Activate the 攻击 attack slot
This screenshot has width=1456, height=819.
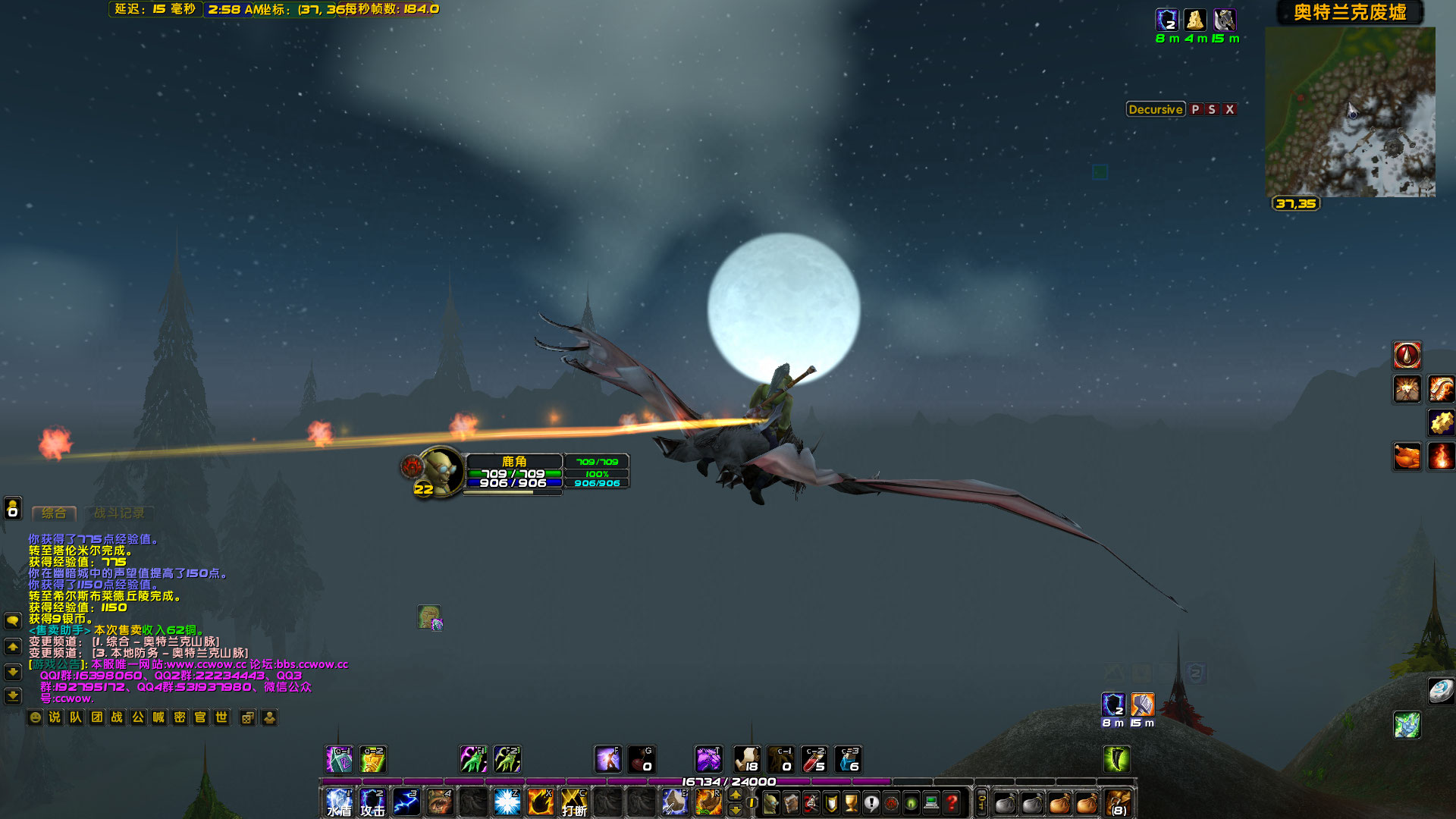372,802
